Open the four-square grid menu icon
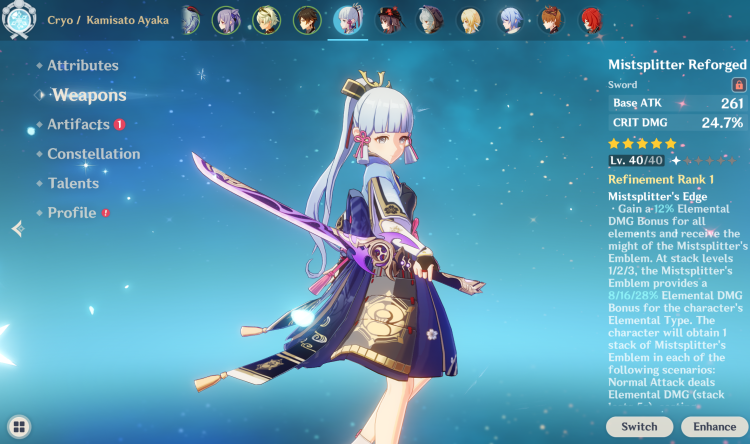 [19, 426]
